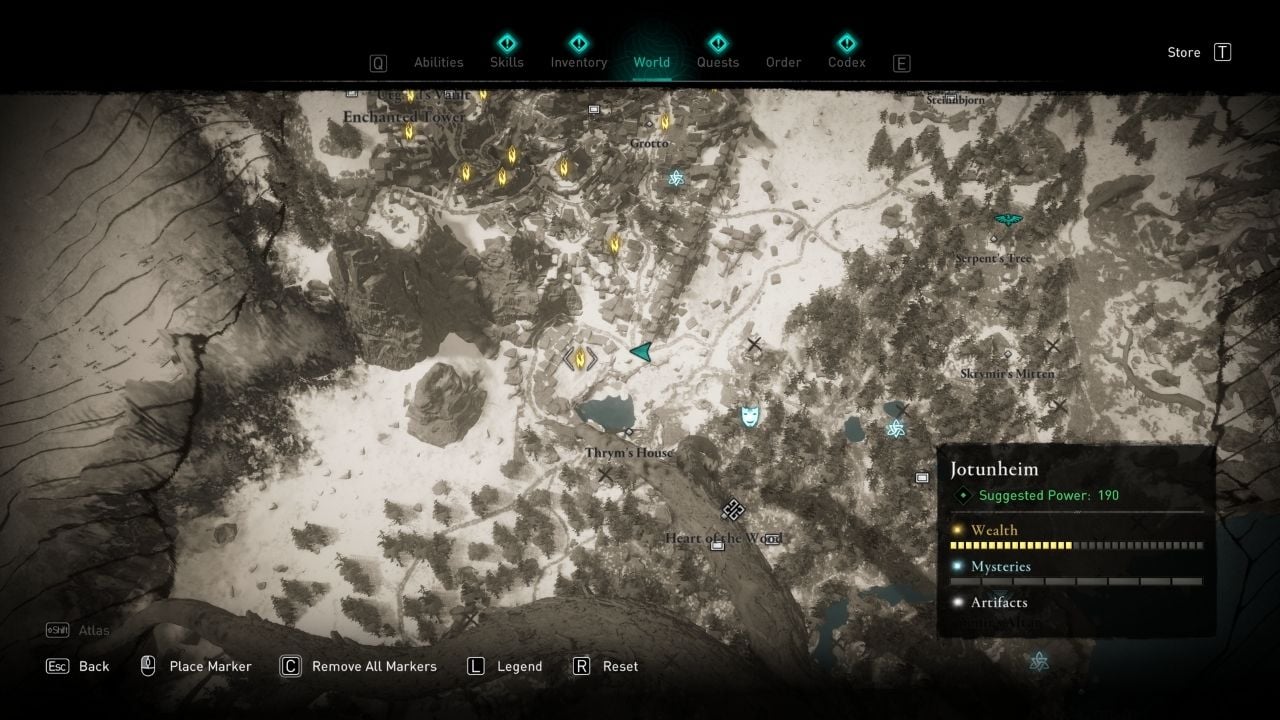Go to the Inventory tab
Viewport: 1280px width, 720px height.
(x=579, y=62)
